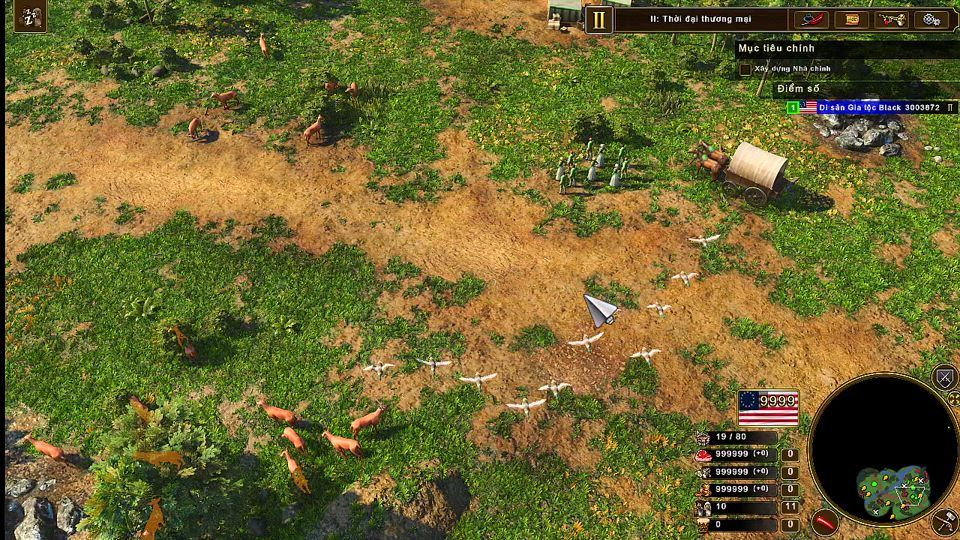Select the wood resource icon

(x=704, y=472)
